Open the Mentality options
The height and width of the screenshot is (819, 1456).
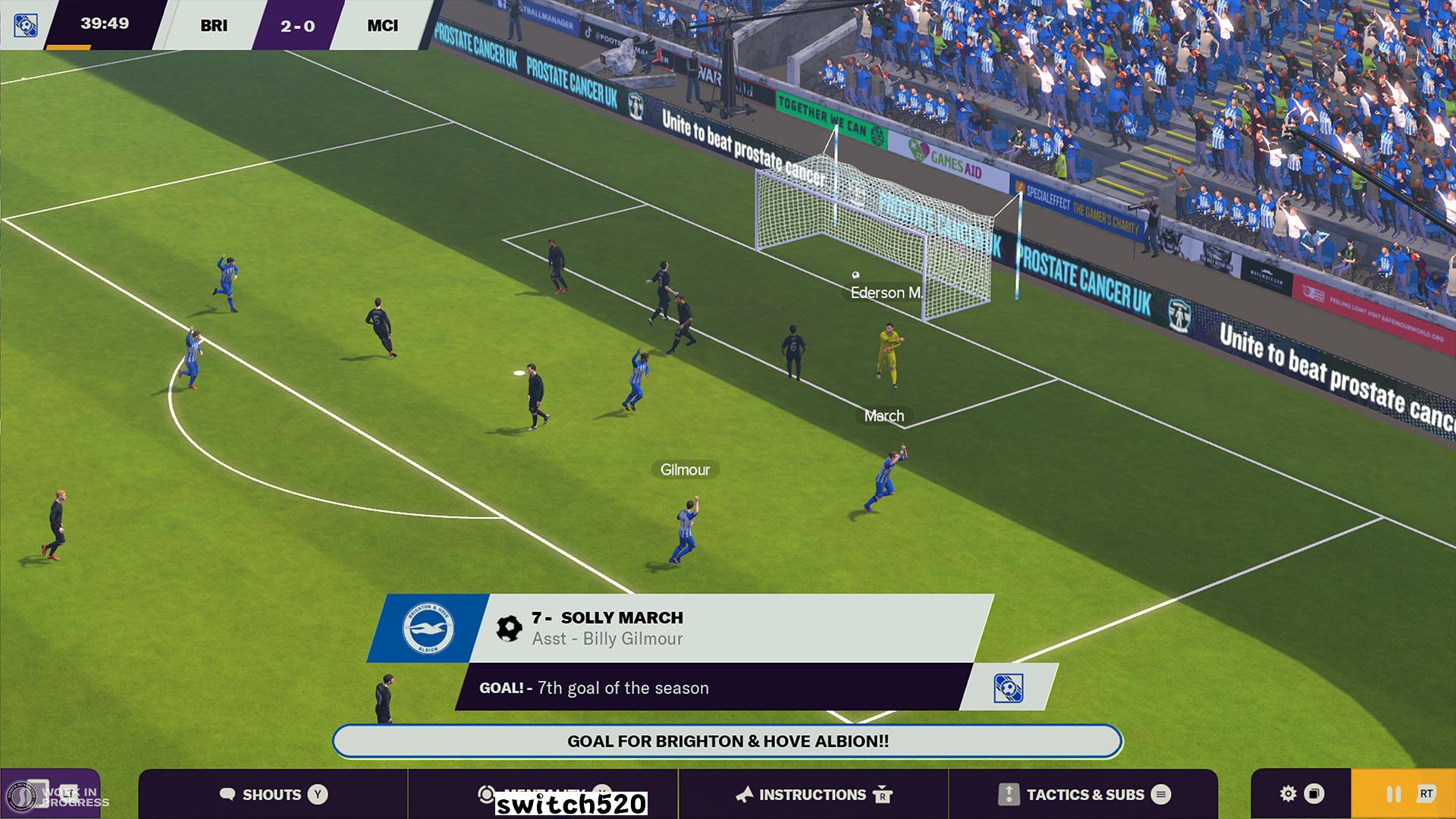tap(543, 794)
